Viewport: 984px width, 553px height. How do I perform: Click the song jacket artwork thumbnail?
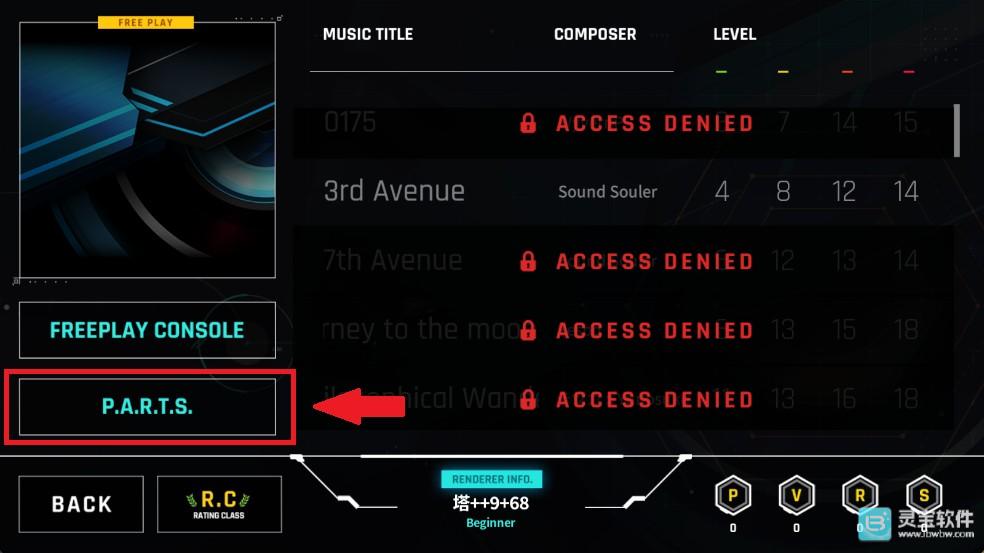(147, 150)
